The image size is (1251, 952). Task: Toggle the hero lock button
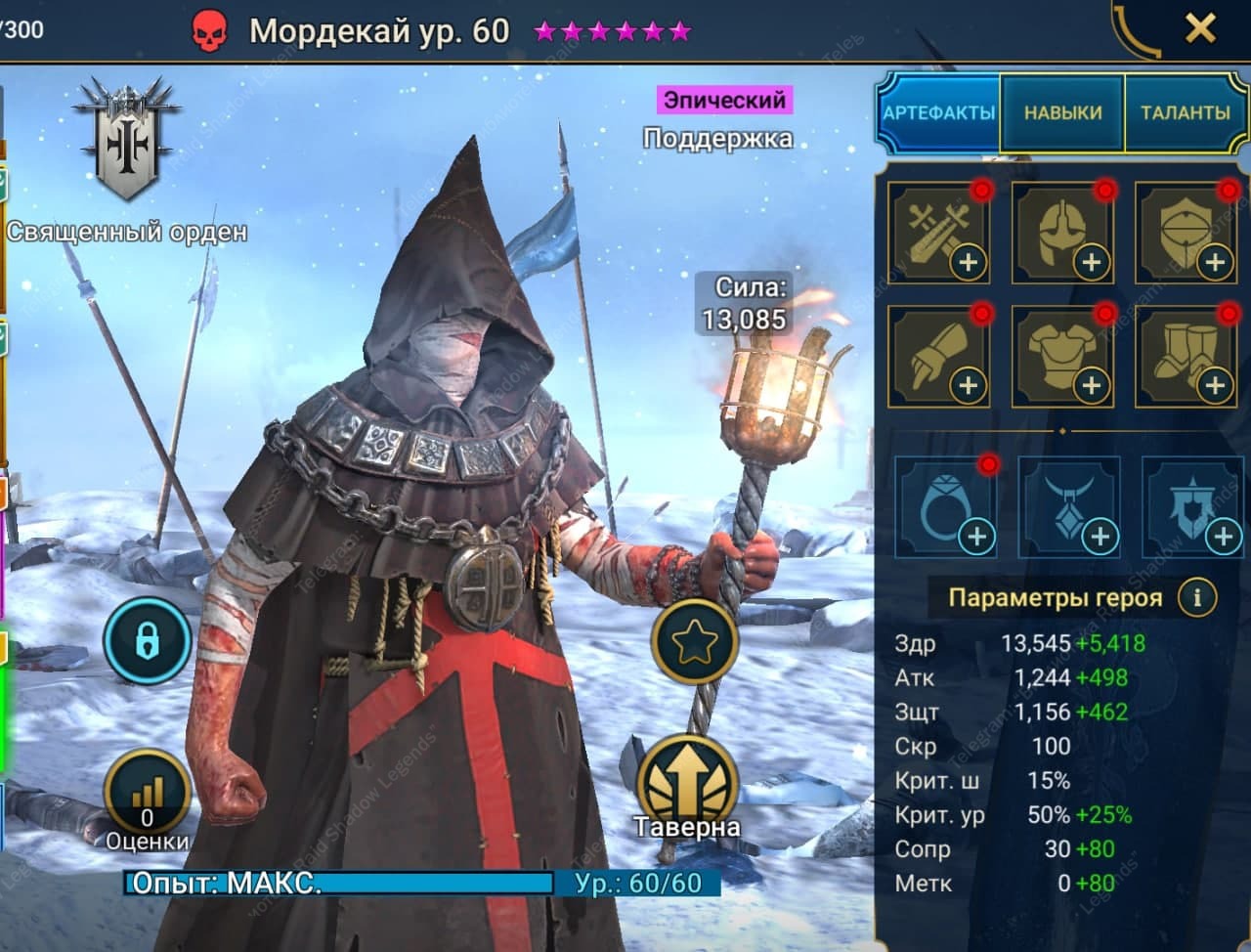pos(148,641)
